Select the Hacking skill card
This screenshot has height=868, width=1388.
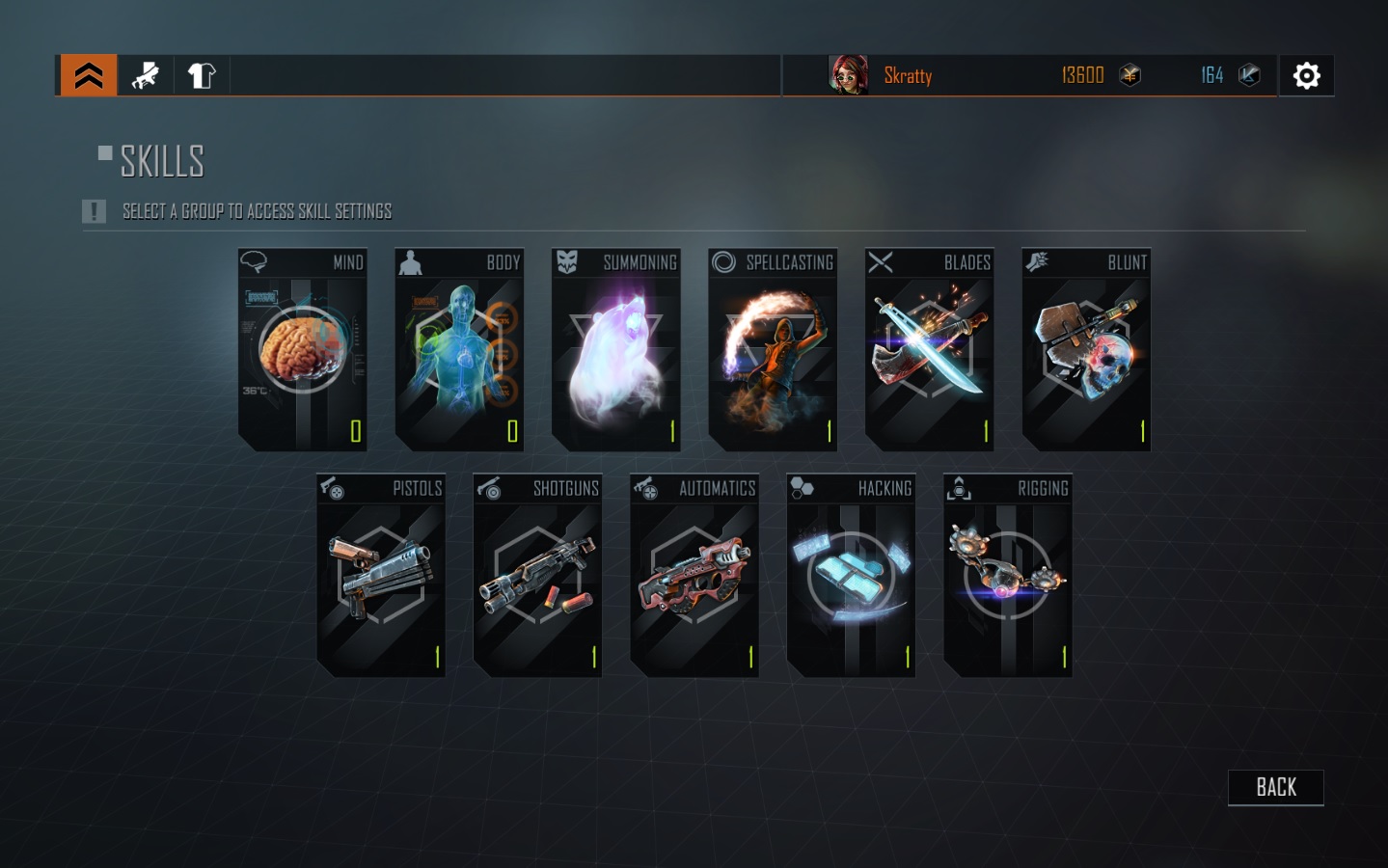[x=851, y=576]
